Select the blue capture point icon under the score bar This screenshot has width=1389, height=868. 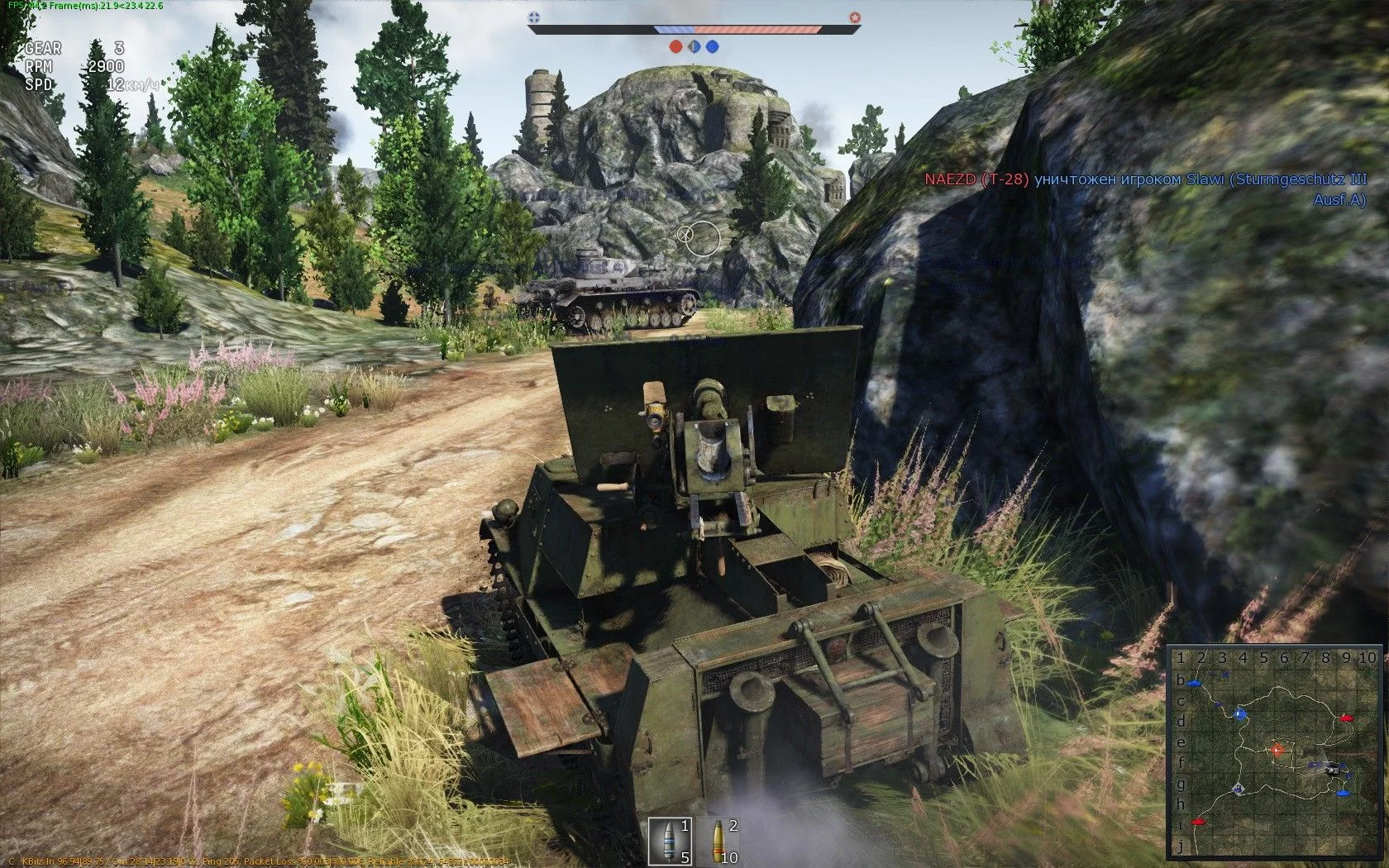tap(712, 46)
